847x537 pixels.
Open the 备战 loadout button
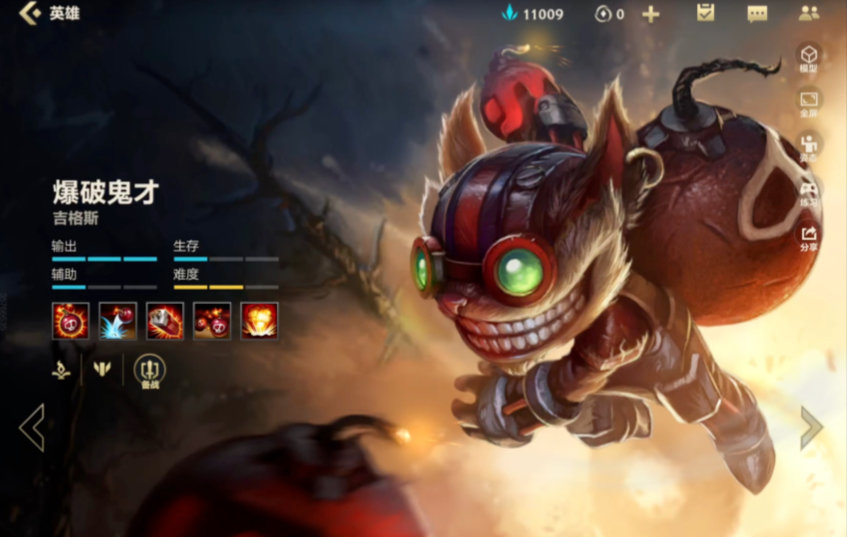(x=149, y=371)
